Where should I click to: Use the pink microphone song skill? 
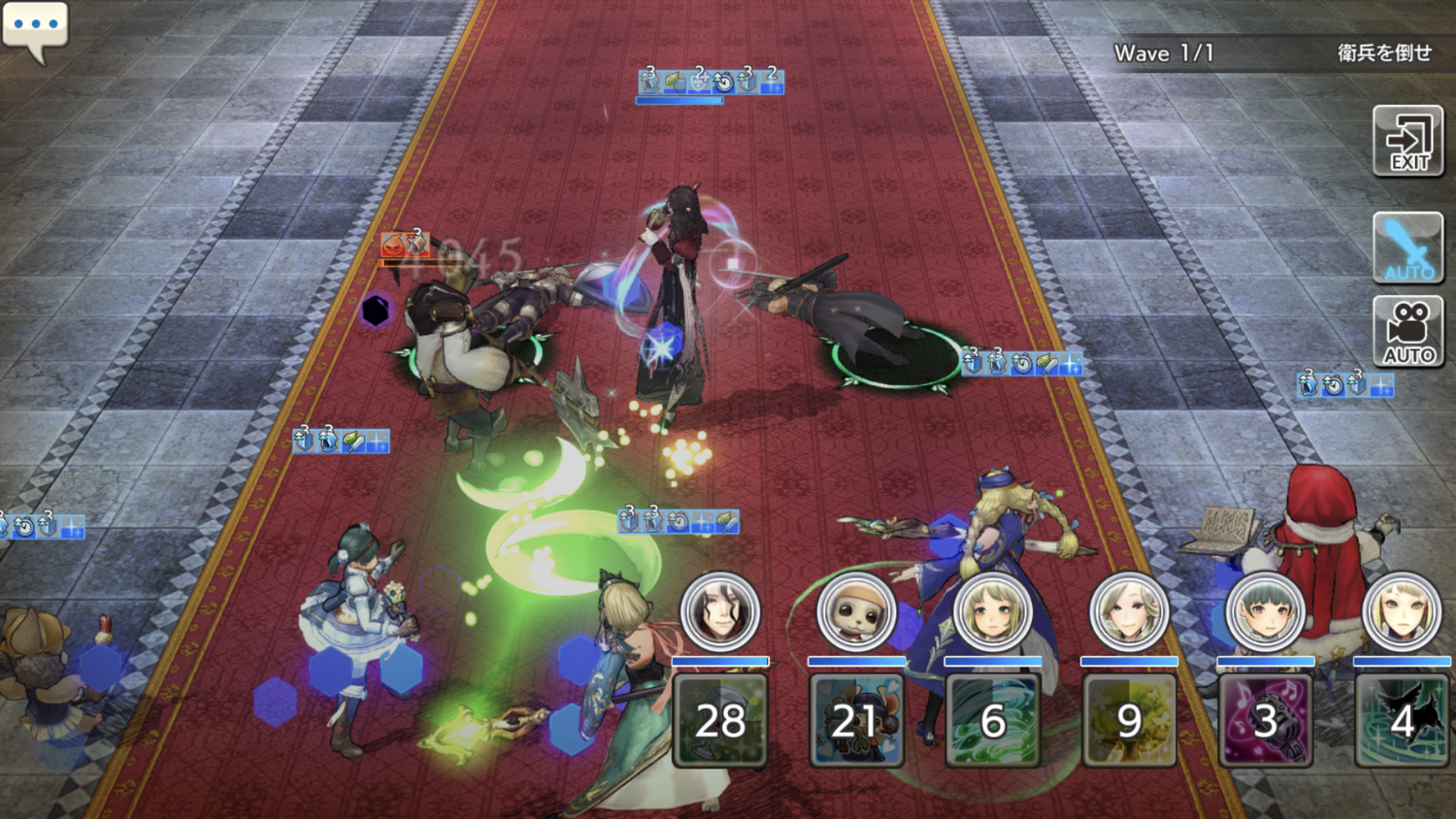1266,720
